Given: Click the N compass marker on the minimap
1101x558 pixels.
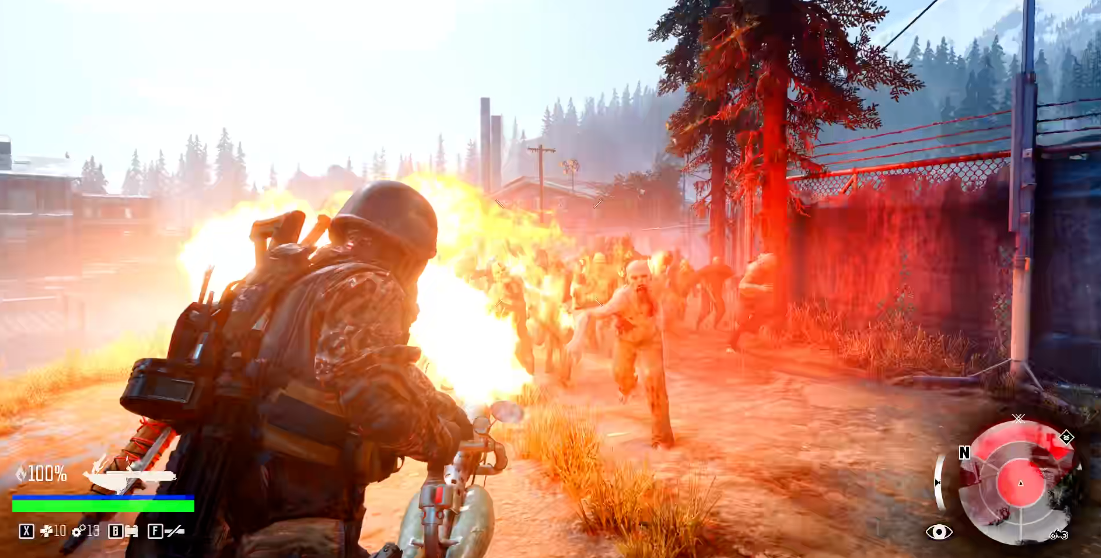Looking at the screenshot, I should pos(964,453).
